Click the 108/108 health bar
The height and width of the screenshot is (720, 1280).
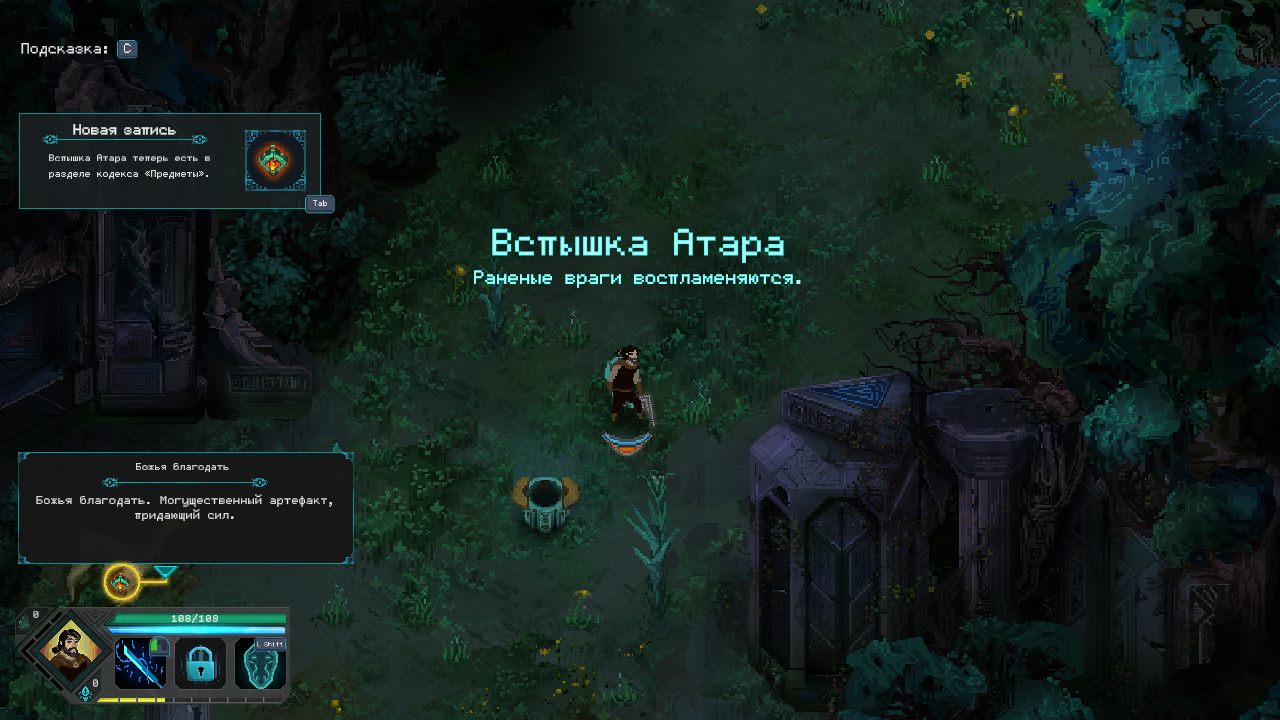point(194,619)
